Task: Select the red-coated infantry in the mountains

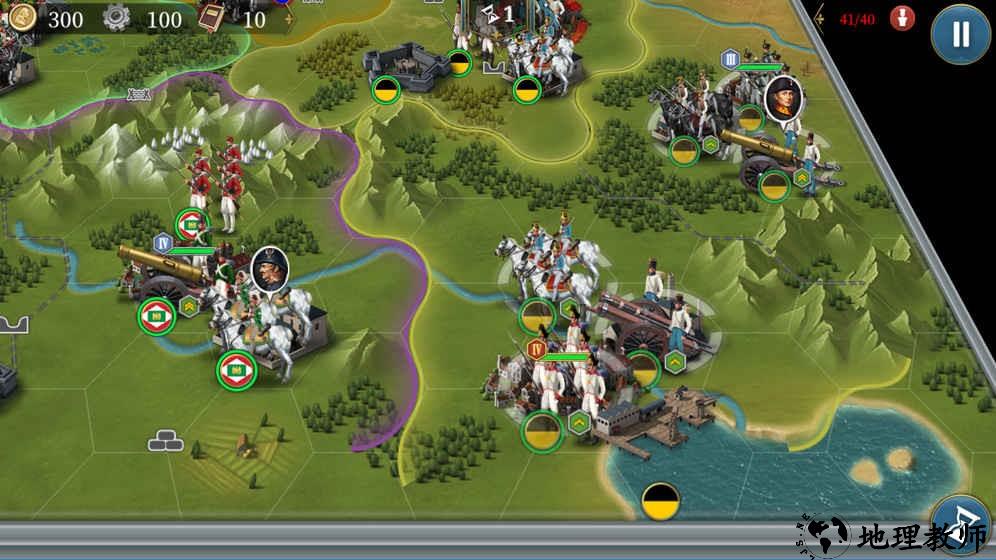Action: [x=214, y=178]
